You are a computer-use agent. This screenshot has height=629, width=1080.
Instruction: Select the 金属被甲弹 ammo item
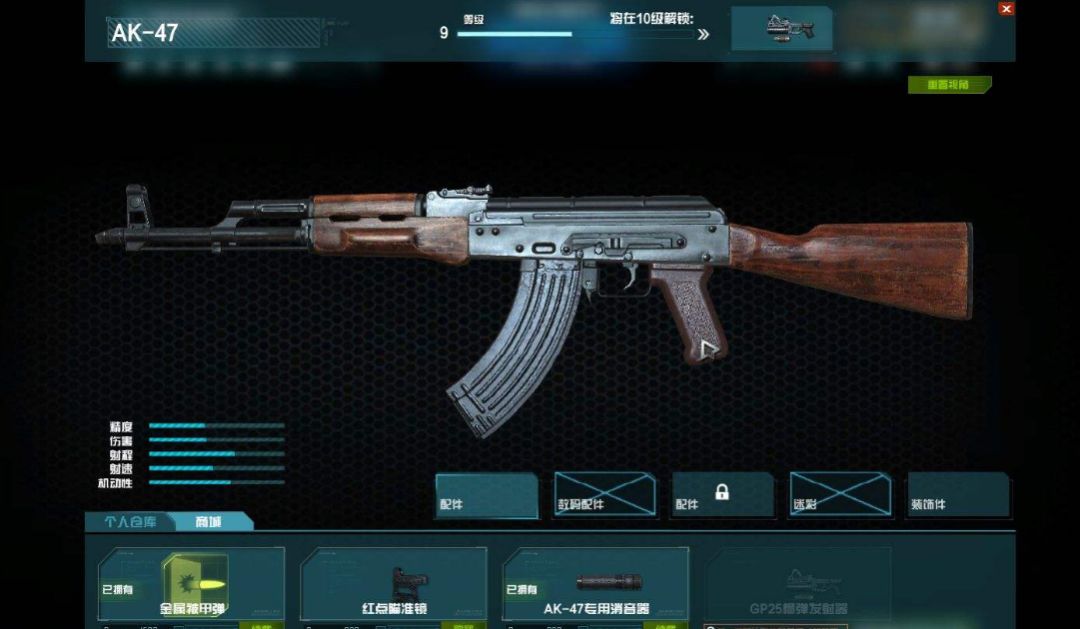click(192, 585)
